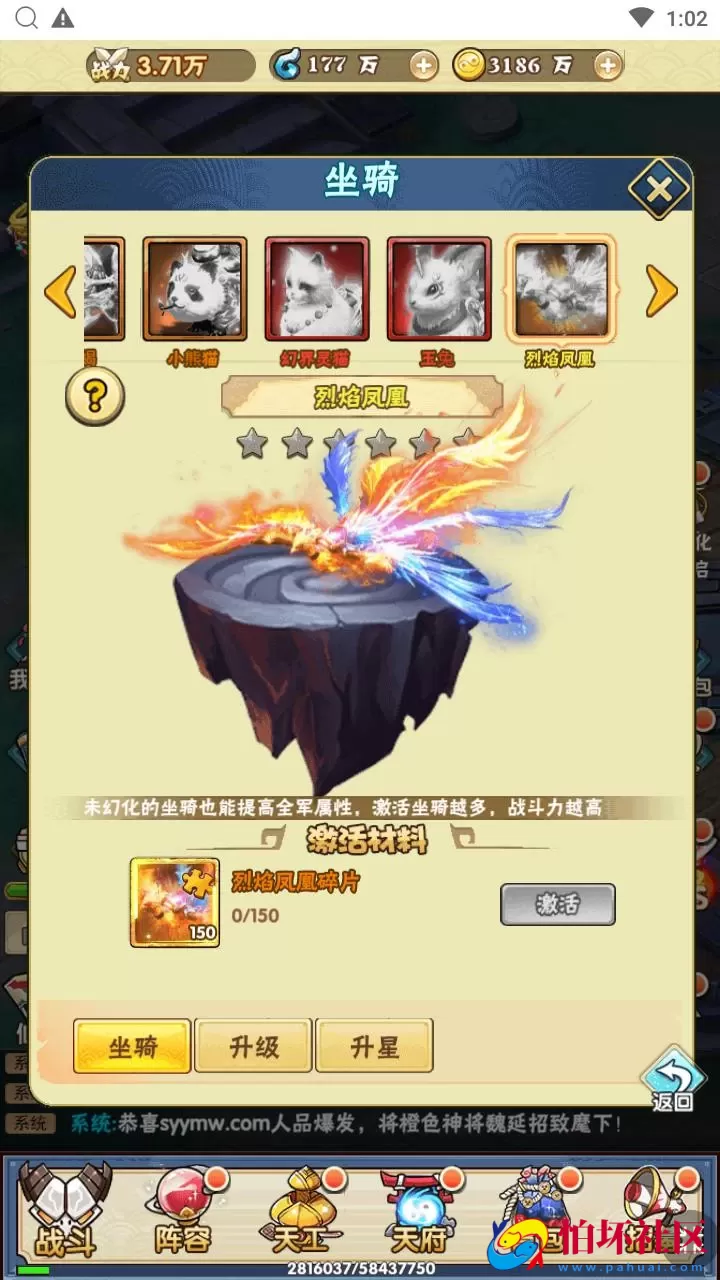Viewport: 720px width, 1280px height.
Task: Go back with the 返回 button
Action: click(x=672, y=1079)
